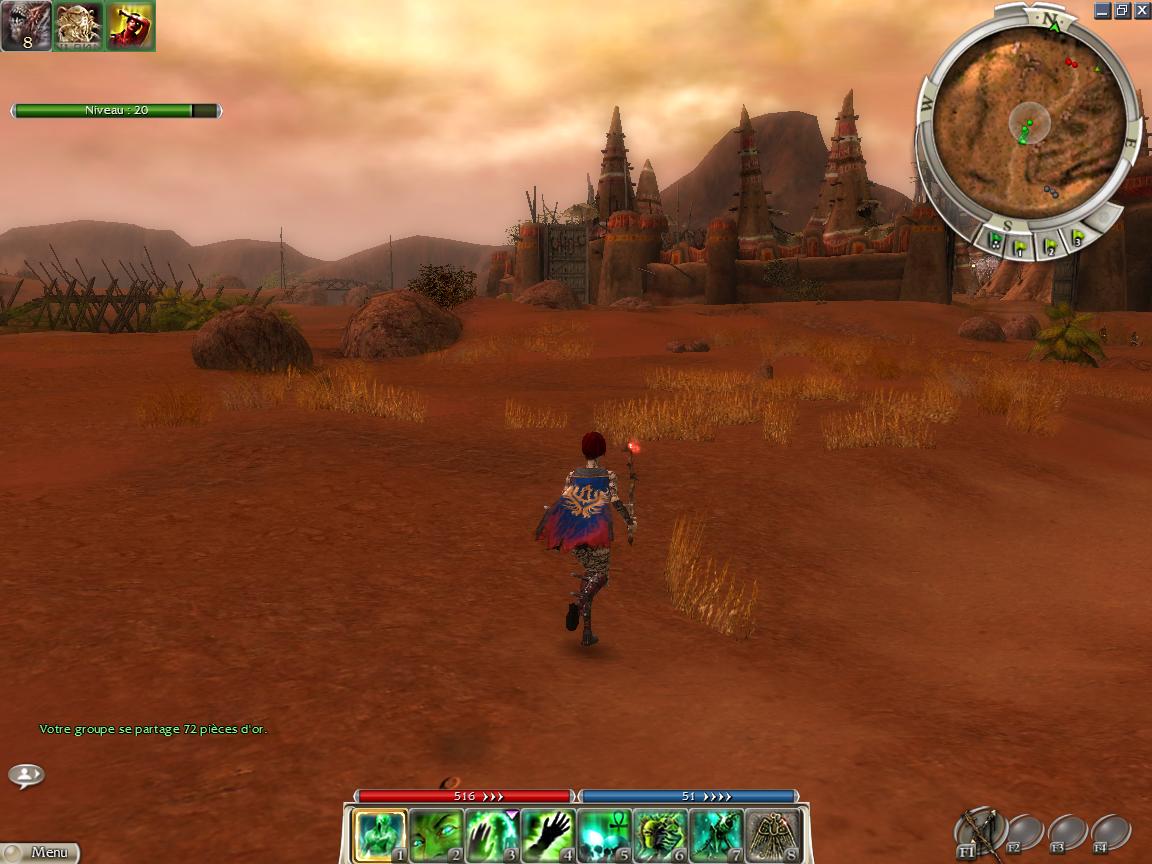Activate skill 1 with the glowing green figure
This screenshot has height=864, width=1152.
[381, 836]
